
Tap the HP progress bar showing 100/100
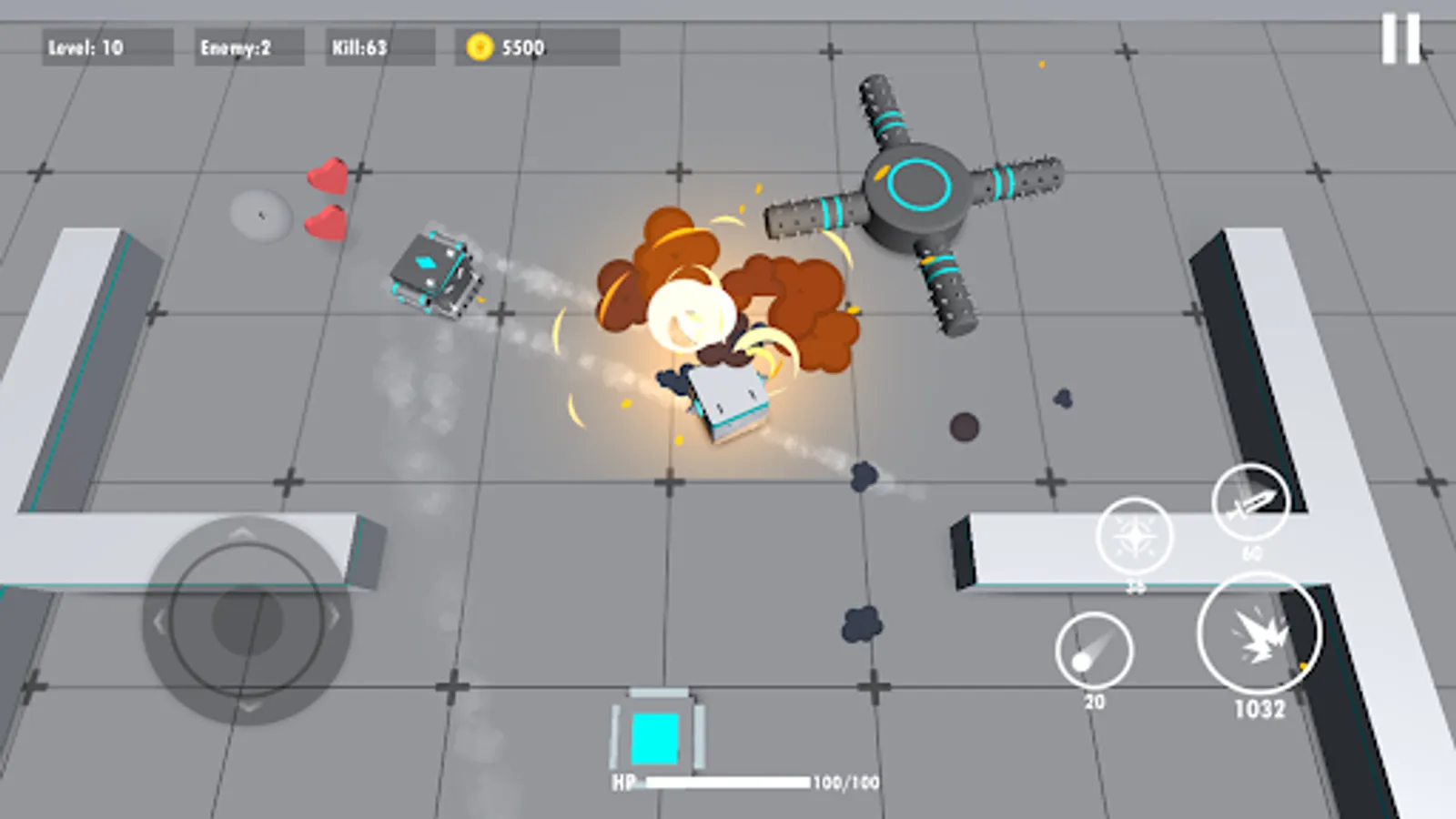(x=723, y=780)
